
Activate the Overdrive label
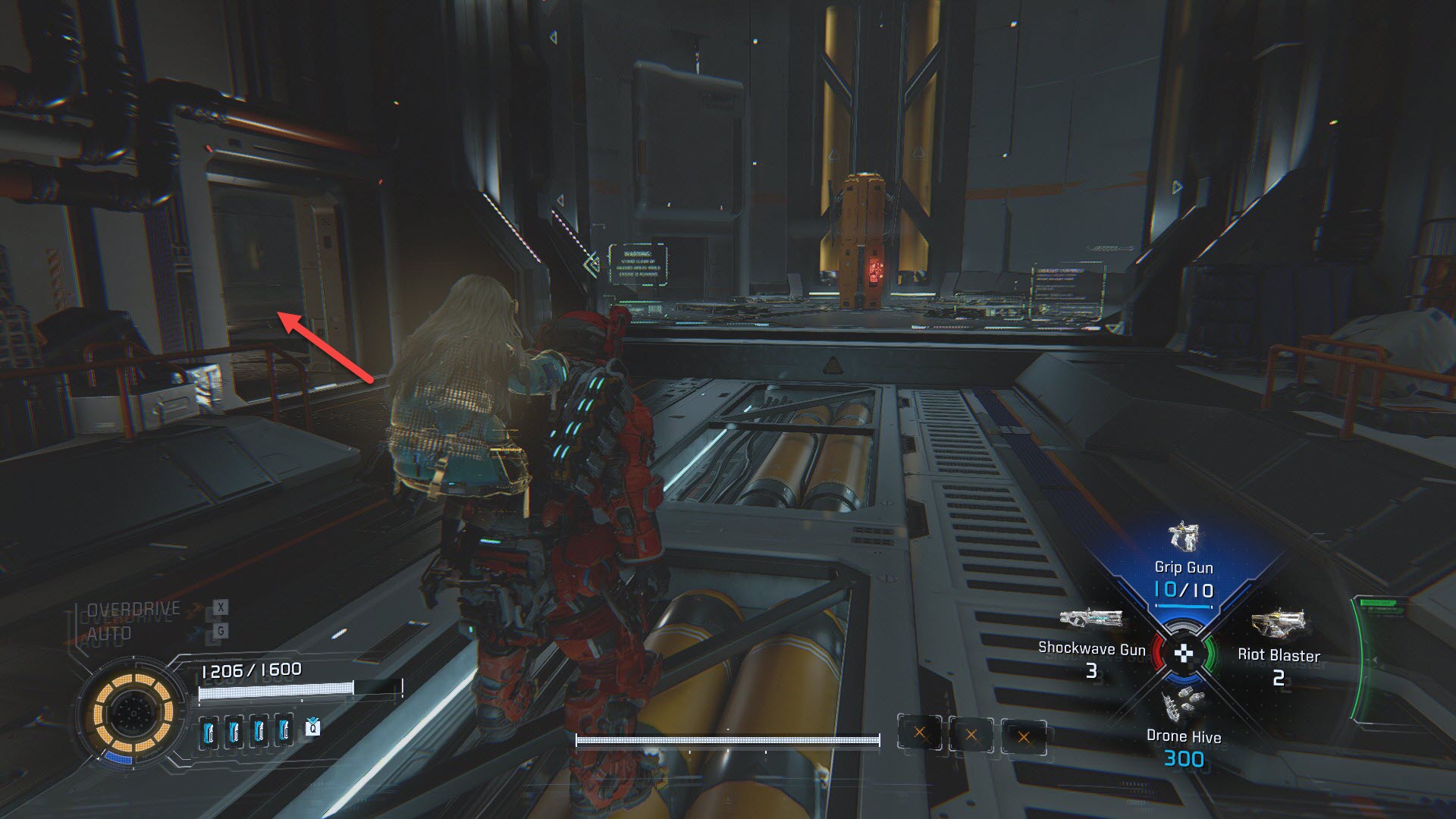point(134,609)
